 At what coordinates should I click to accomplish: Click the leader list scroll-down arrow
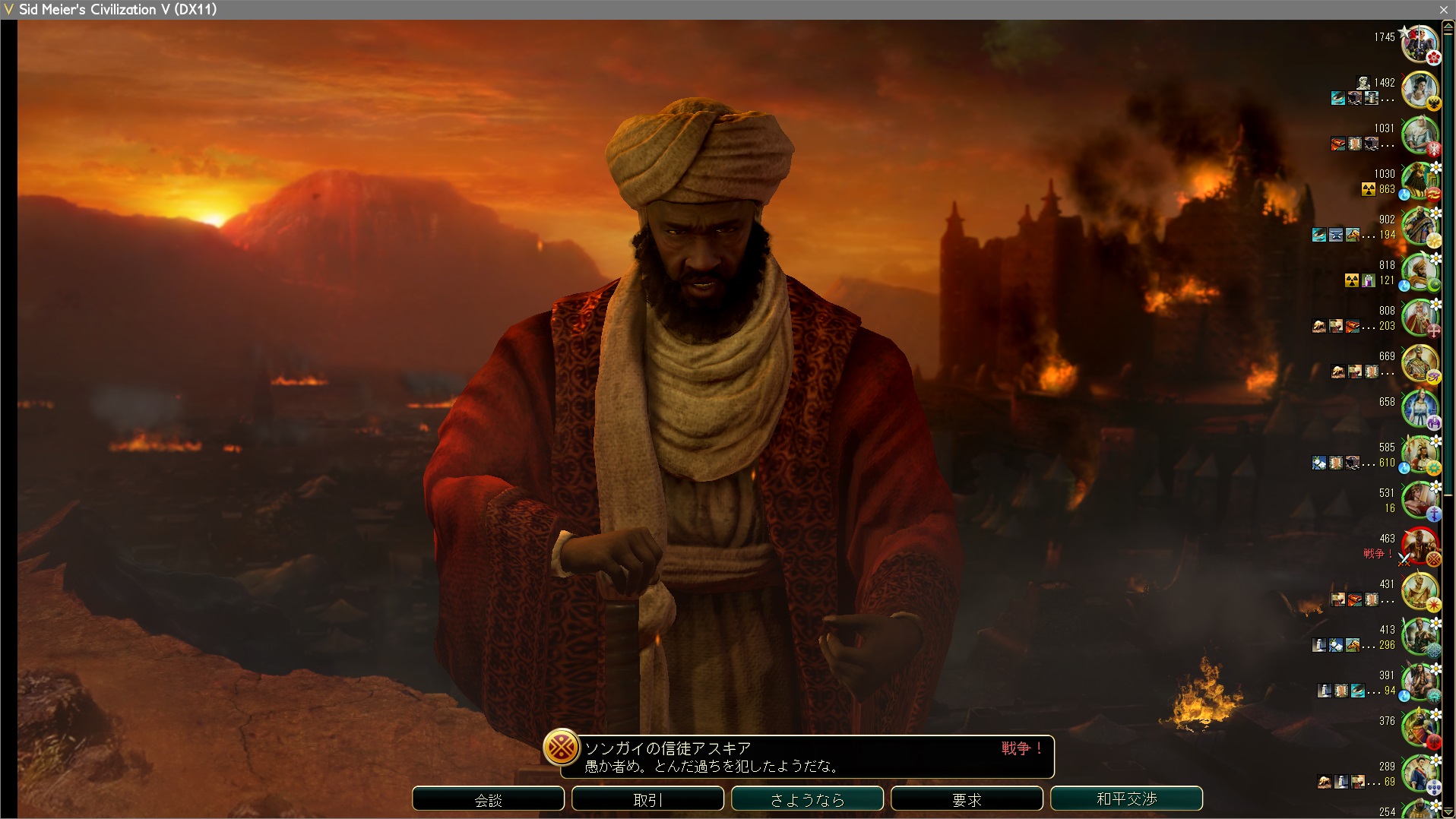coord(1448,811)
